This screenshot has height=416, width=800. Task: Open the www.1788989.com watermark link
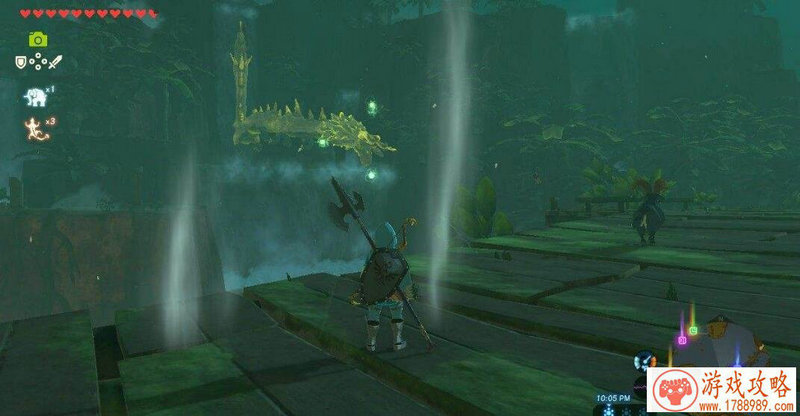pyautogui.click(x=745, y=407)
